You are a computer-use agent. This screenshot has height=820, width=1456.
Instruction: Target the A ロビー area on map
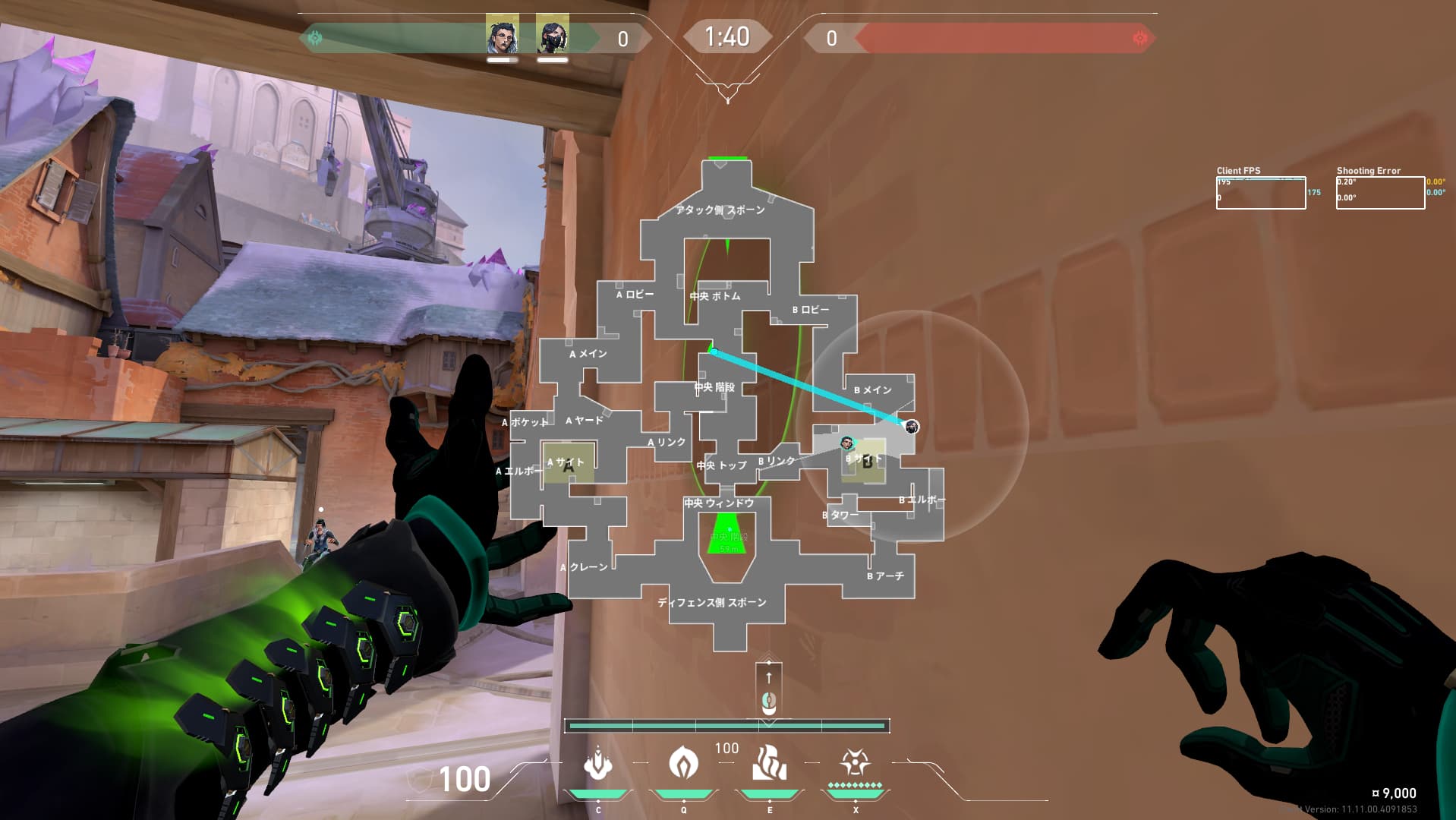pos(635,295)
